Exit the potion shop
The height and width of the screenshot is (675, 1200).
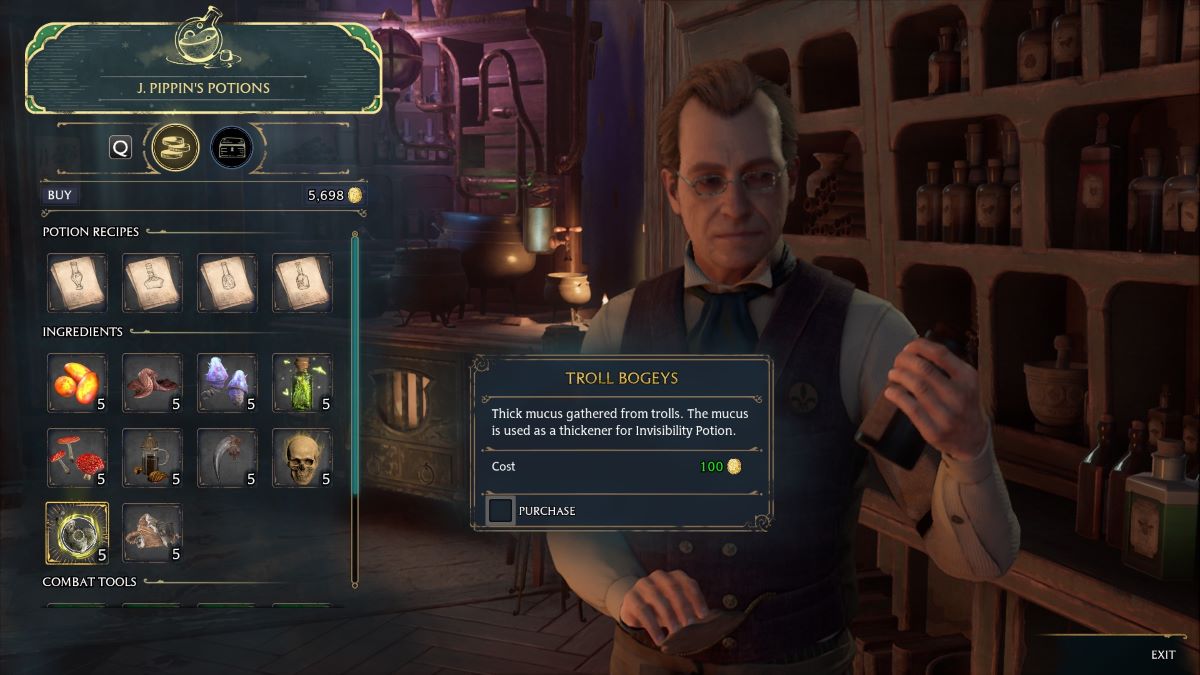coord(1162,655)
